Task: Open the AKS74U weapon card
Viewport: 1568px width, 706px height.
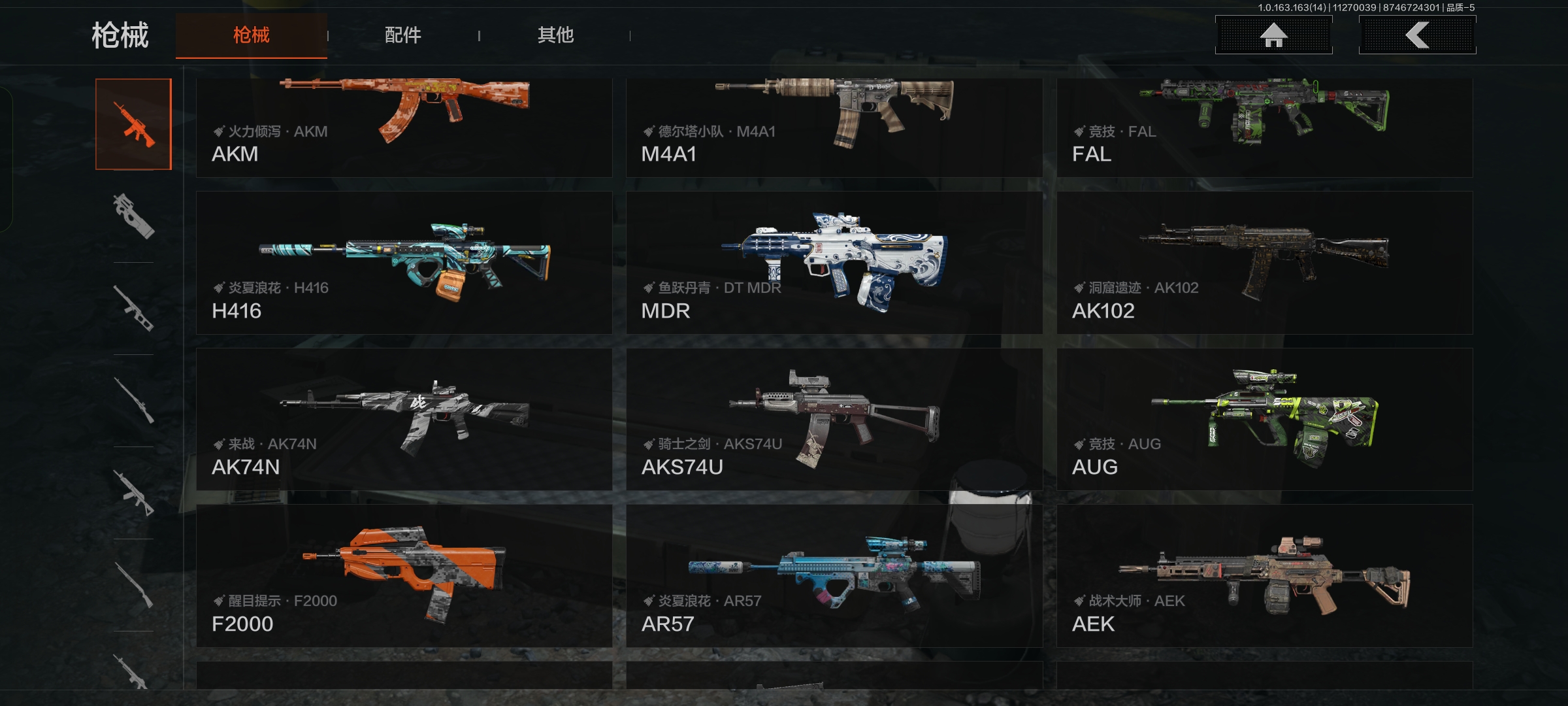Action: (x=834, y=419)
